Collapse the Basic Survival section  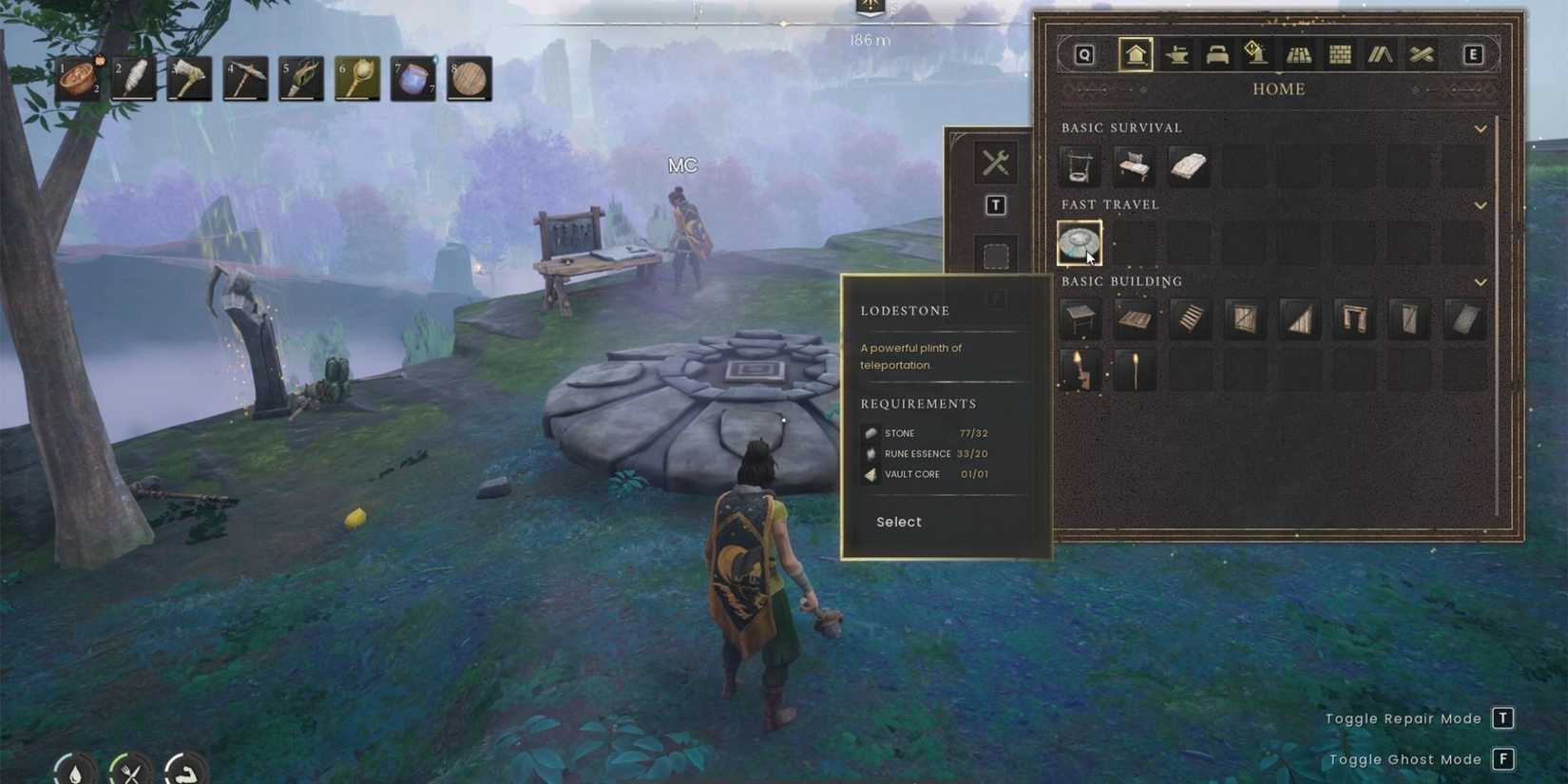[1481, 128]
